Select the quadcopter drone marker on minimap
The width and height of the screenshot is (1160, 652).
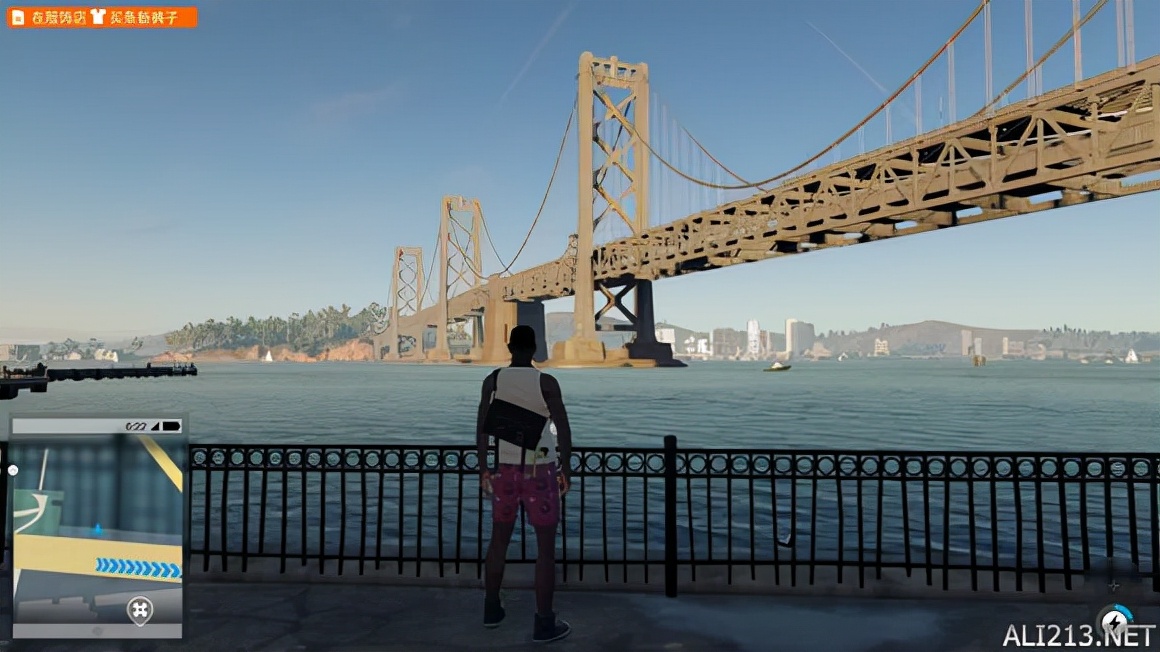(x=140, y=609)
